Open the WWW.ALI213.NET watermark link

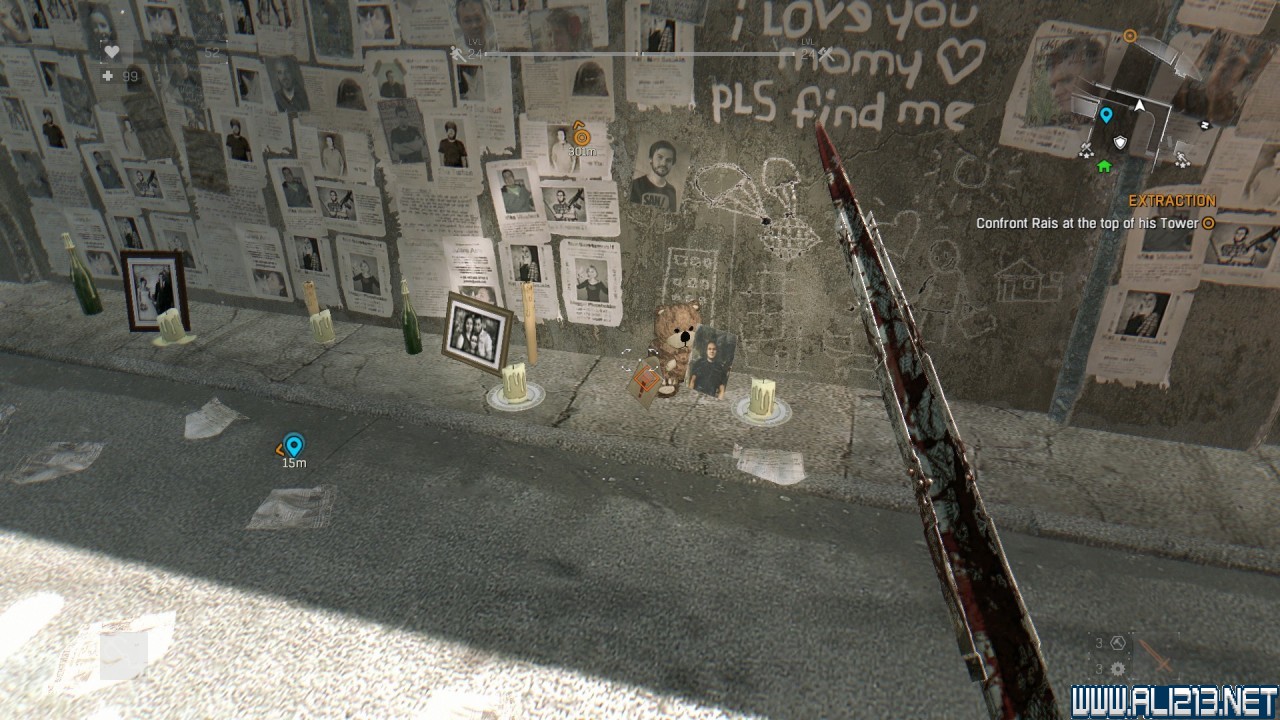tap(1174, 702)
